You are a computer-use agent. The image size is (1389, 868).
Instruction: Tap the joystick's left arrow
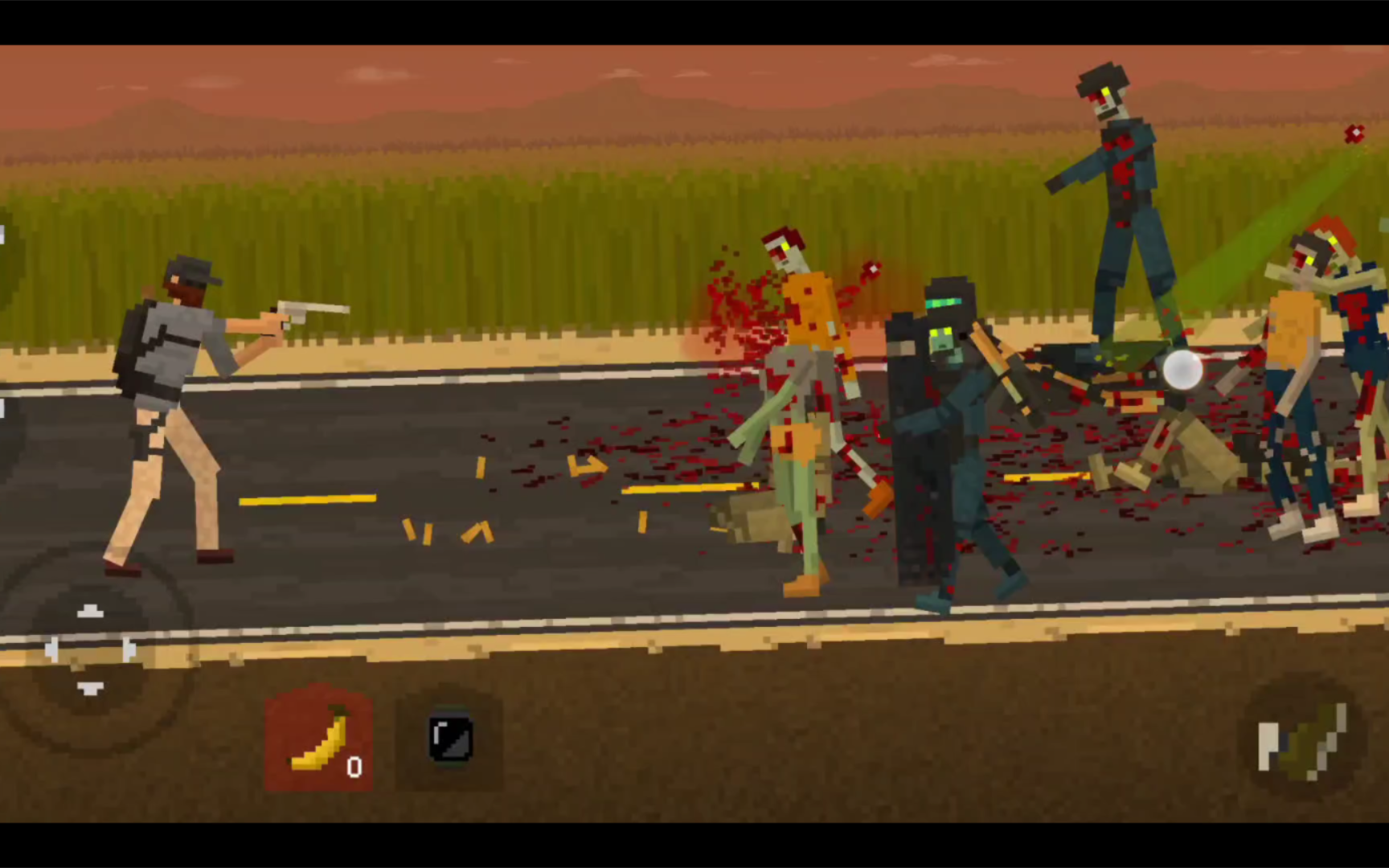51,649
